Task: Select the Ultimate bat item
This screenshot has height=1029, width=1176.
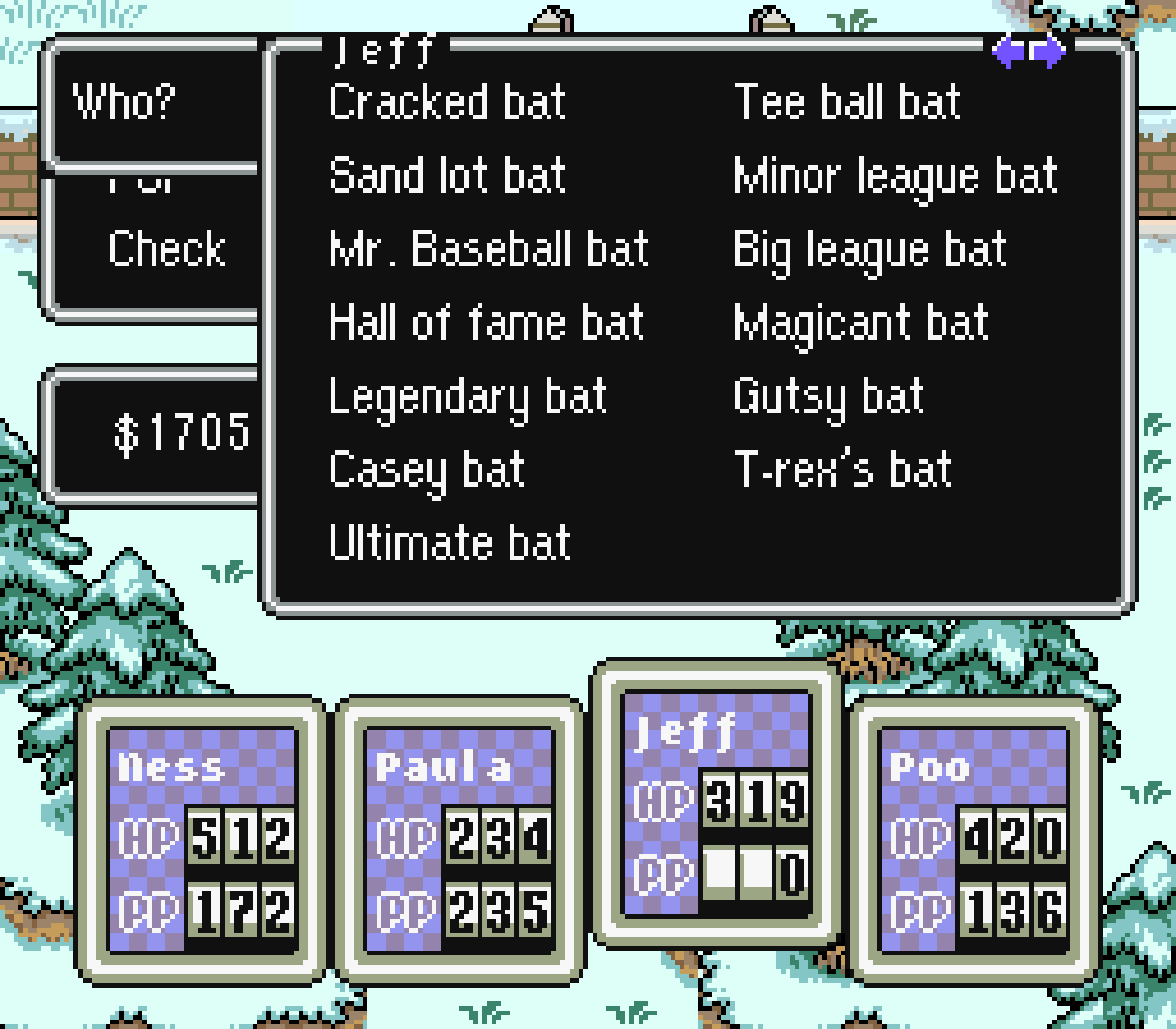Action: point(448,540)
